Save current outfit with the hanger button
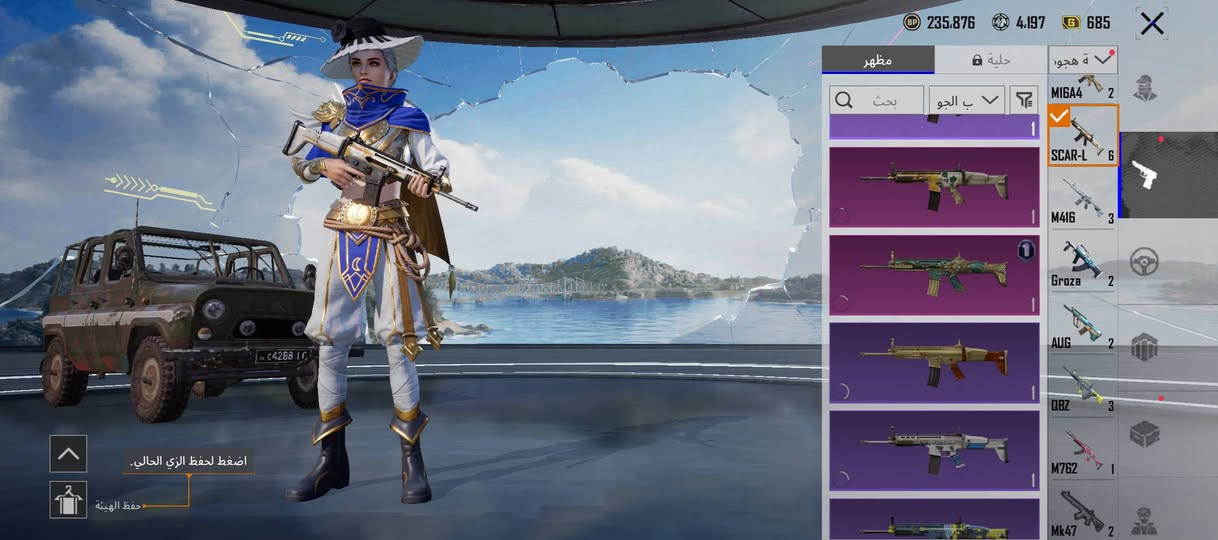 [x=68, y=500]
